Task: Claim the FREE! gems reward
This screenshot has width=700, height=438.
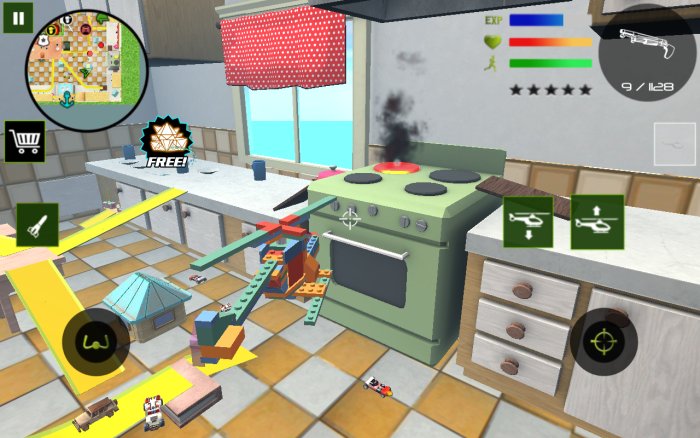Action: pyautogui.click(x=160, y=143)
